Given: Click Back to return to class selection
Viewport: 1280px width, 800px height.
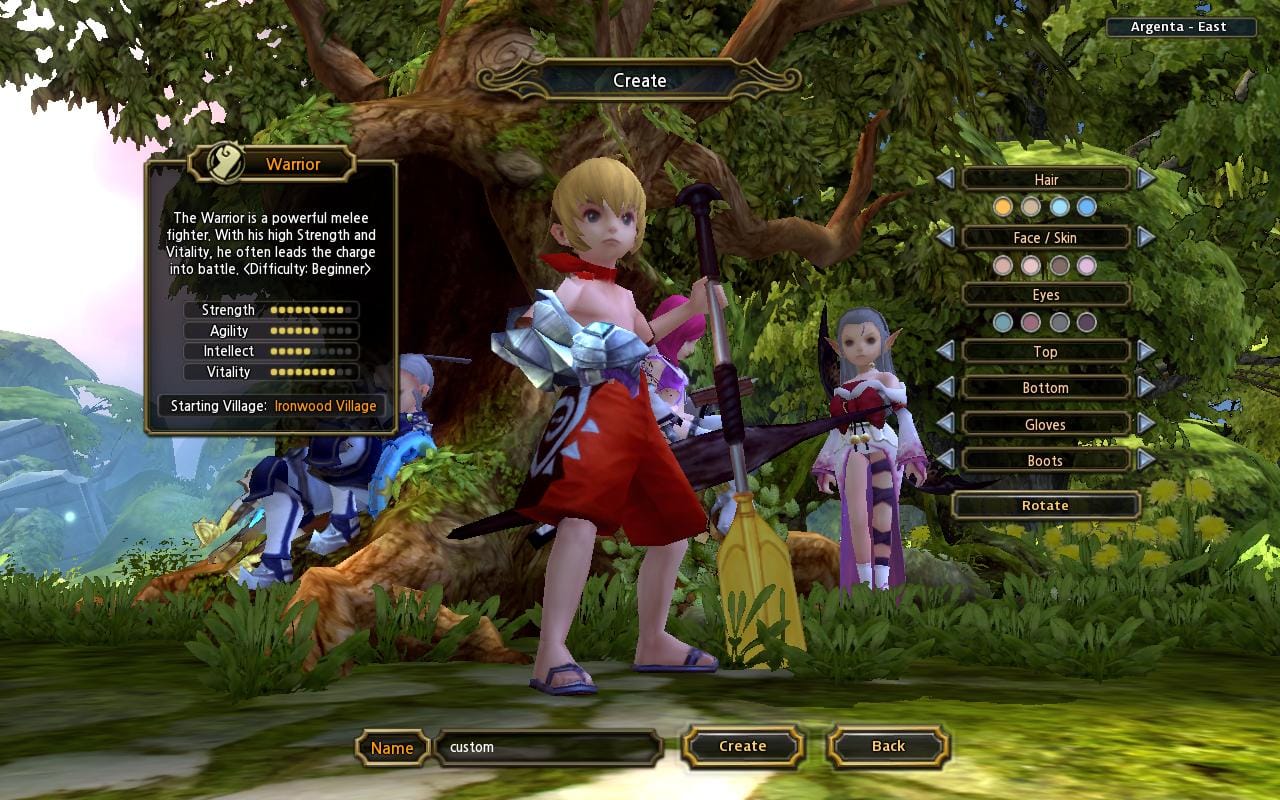Looking at the screenshot, I should pos(885,746).
